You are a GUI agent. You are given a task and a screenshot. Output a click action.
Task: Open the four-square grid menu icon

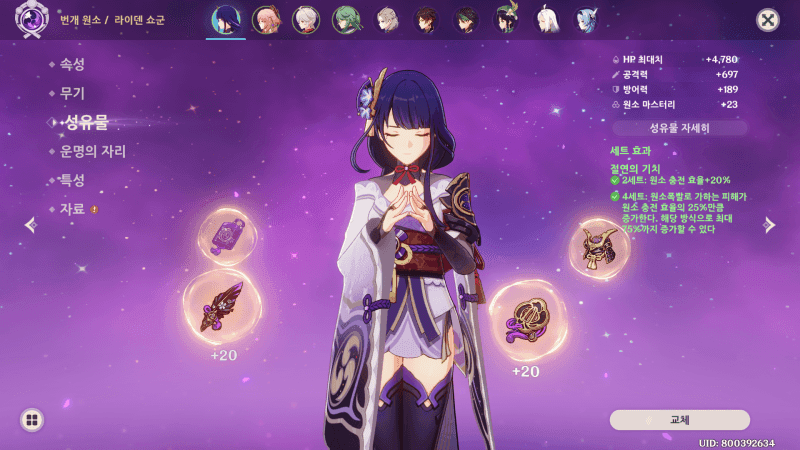pyautogui.click(x=32, y=420)
